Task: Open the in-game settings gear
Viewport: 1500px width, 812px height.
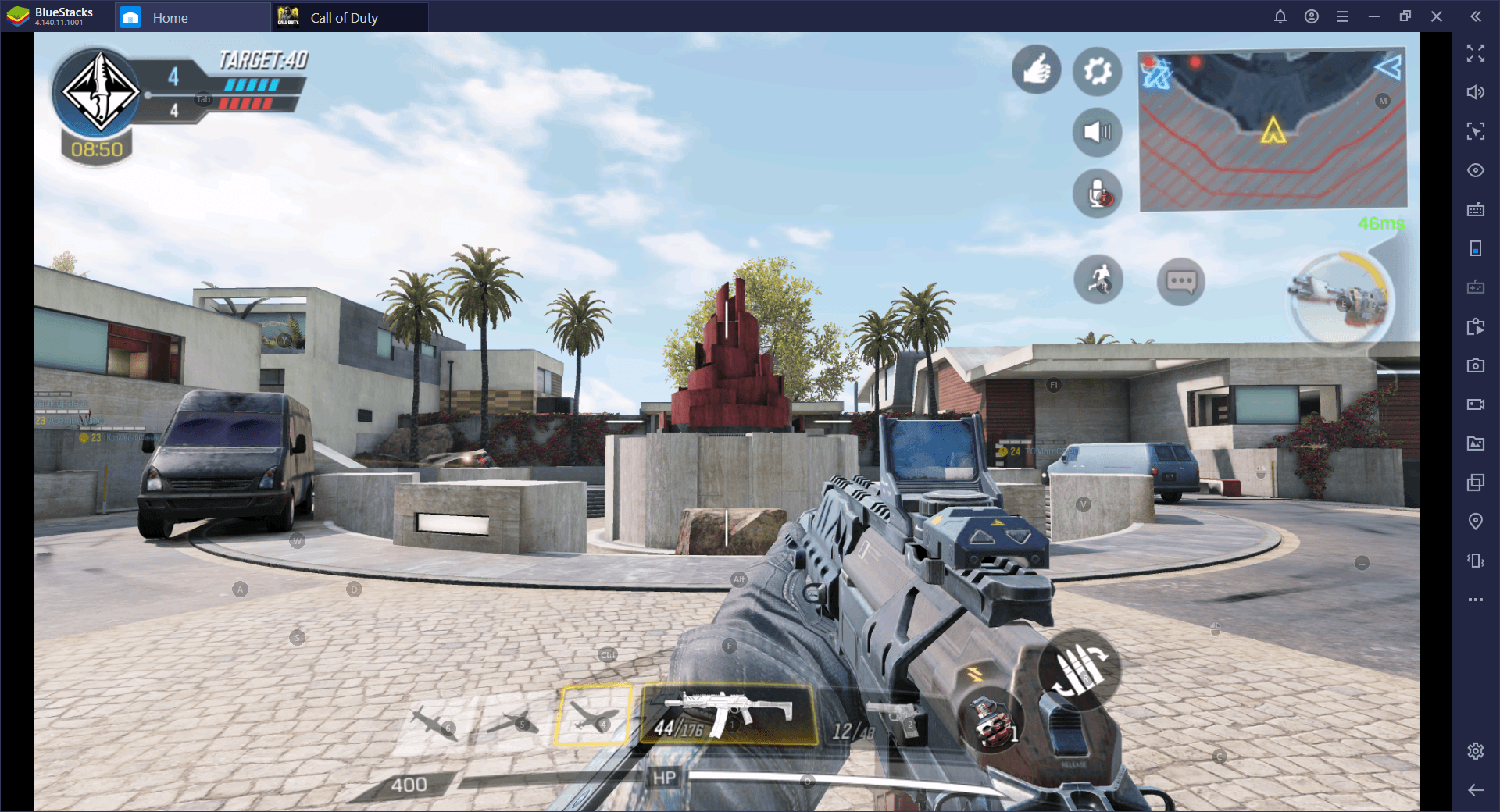Action: coord(1097,71)
